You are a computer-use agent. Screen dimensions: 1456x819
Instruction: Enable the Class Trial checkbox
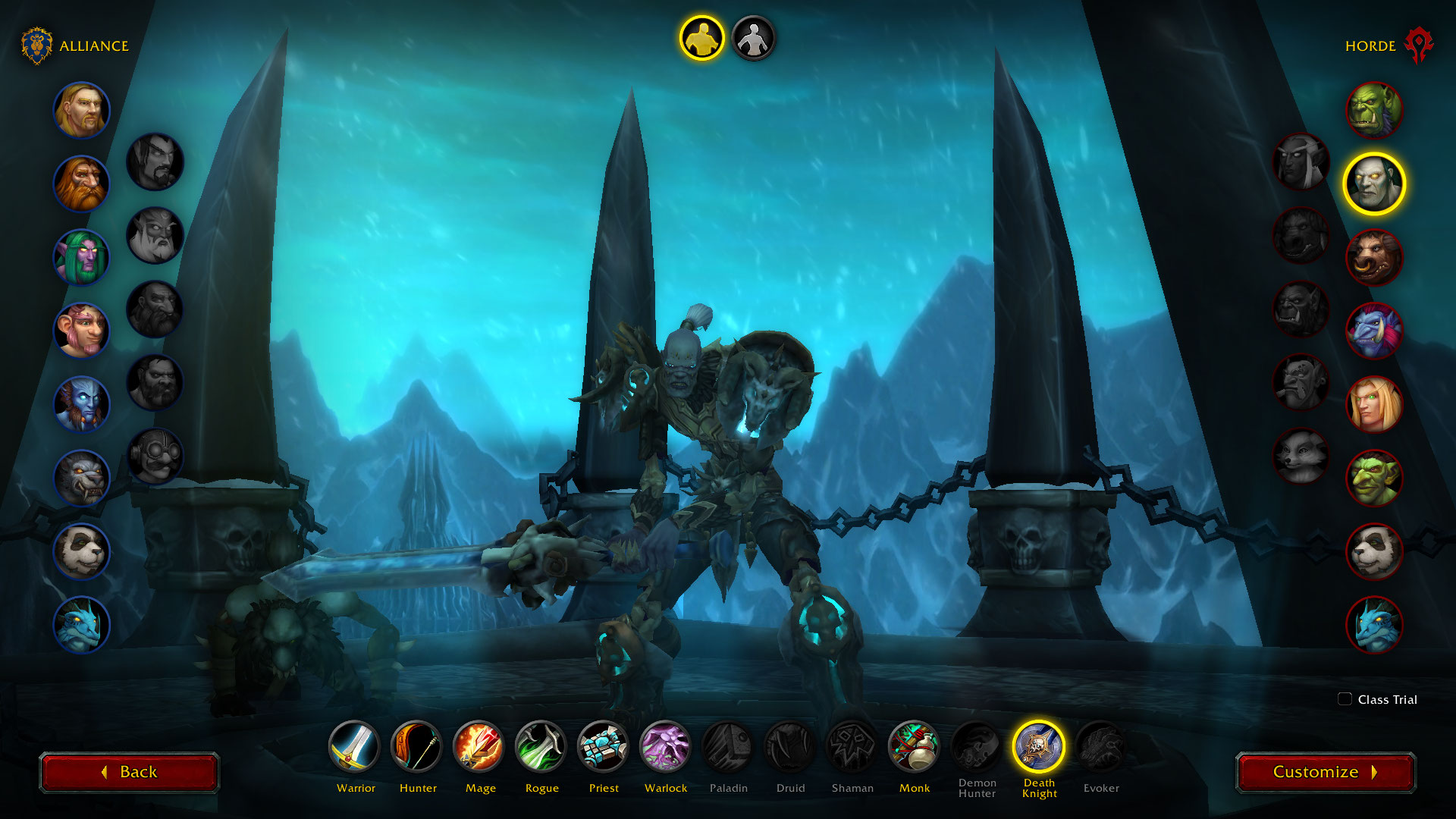point(1345,700)
